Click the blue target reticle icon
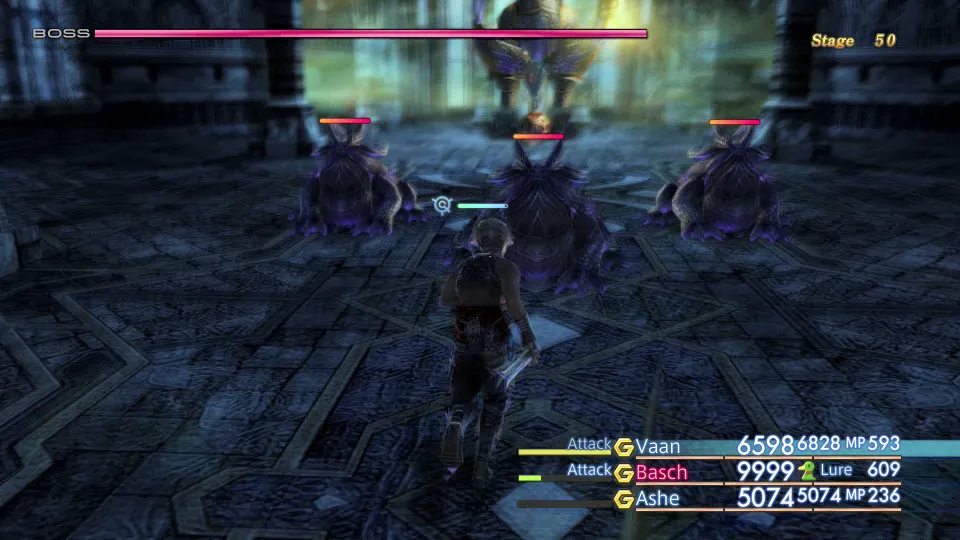The image size is (960, 540). (x=442, y=205)
